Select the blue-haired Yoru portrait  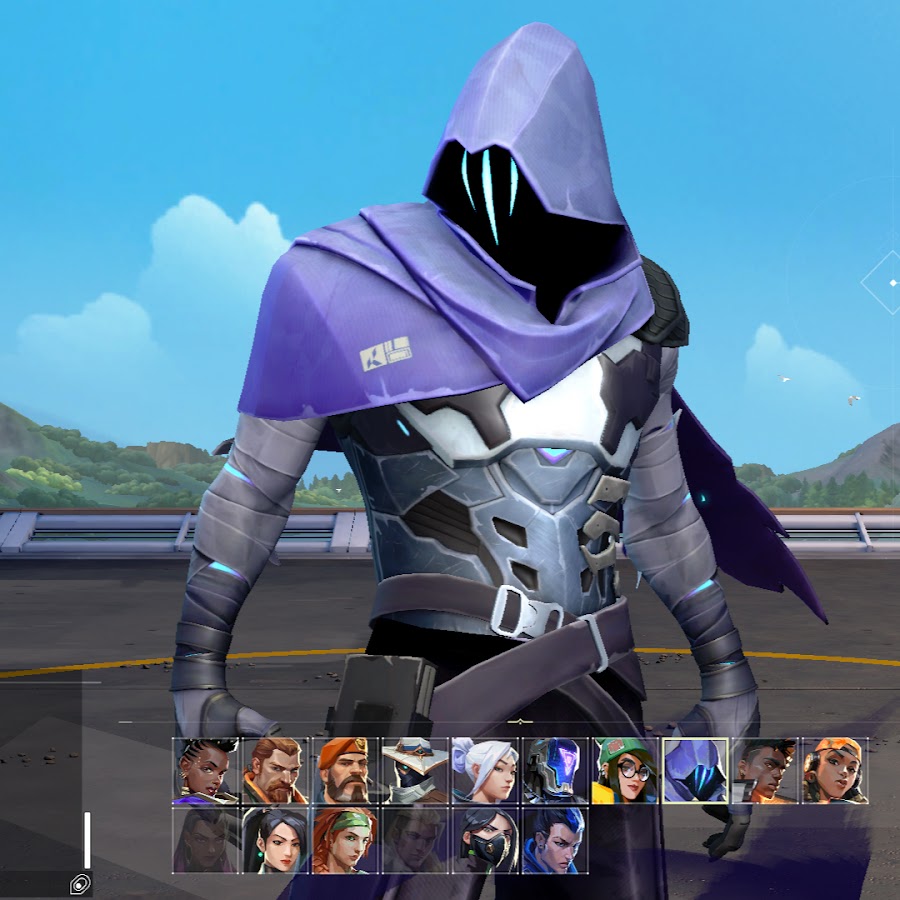click(556, 840)
